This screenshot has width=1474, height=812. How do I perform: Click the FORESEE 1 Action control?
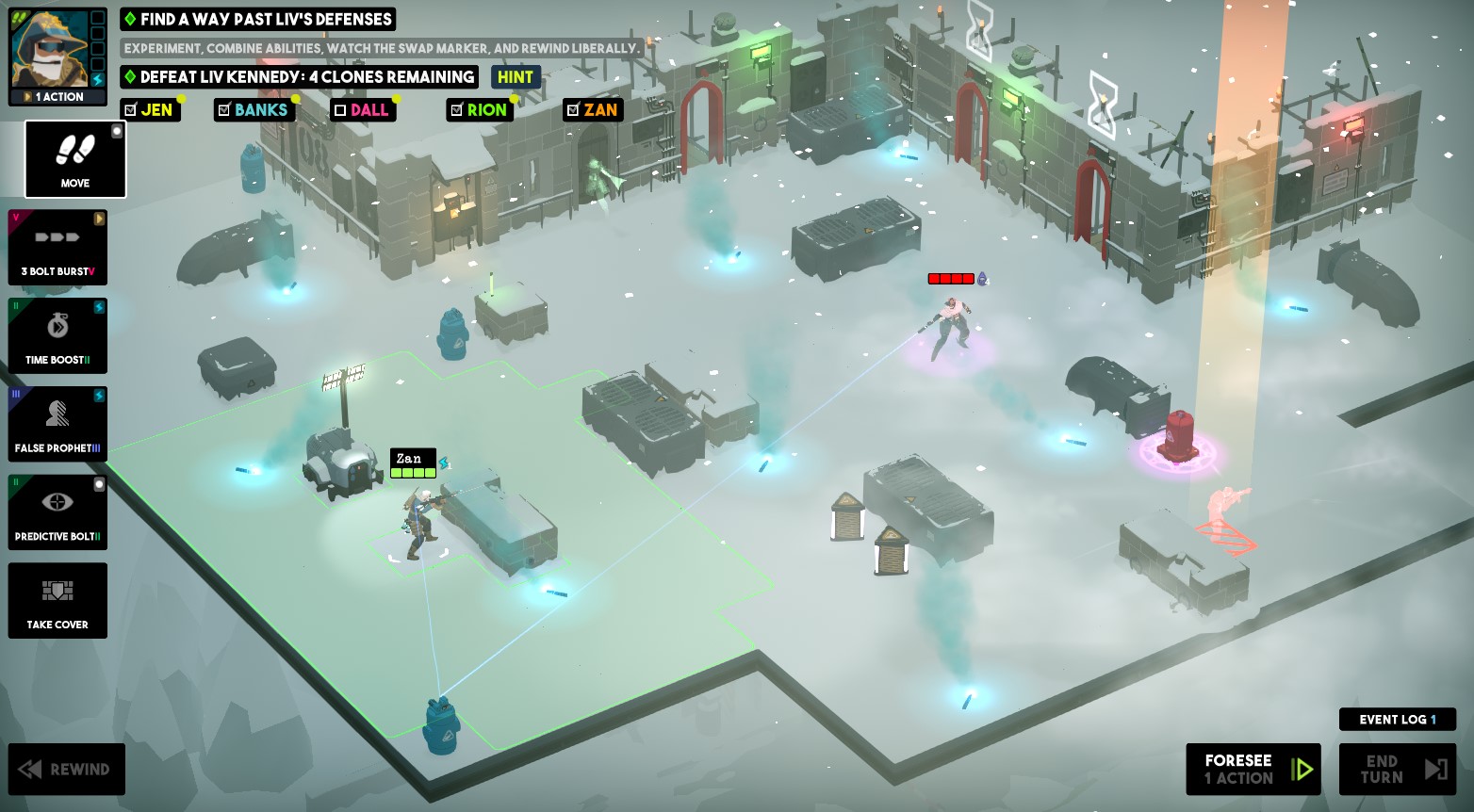coord(1253,769)
